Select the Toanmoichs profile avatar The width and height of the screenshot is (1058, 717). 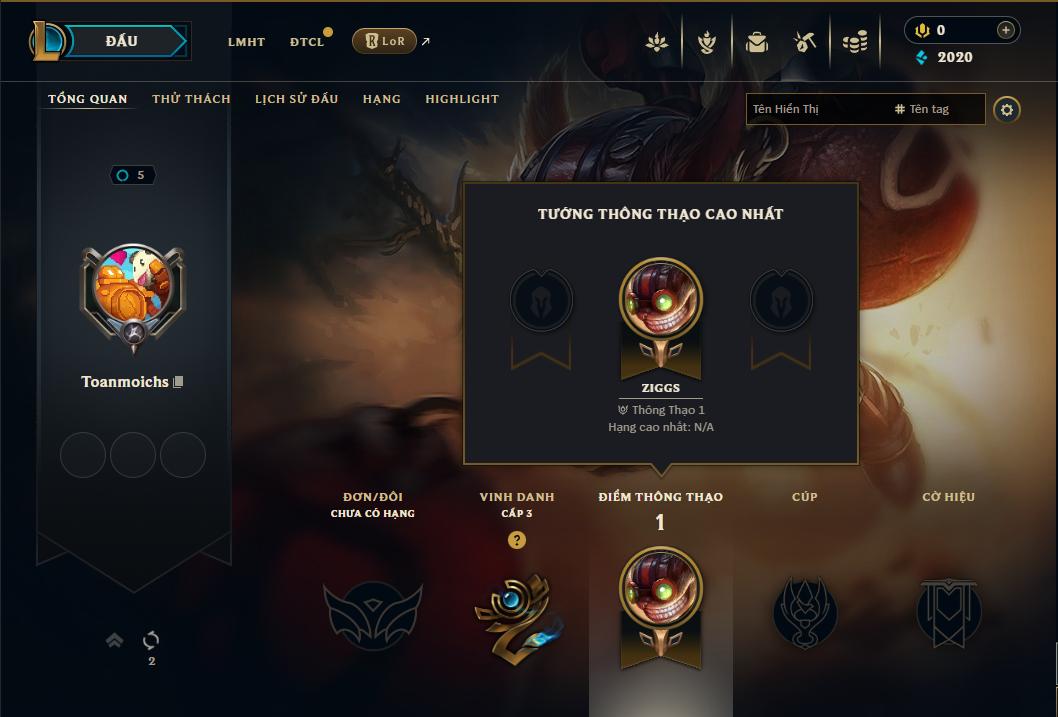coord(132,291)
